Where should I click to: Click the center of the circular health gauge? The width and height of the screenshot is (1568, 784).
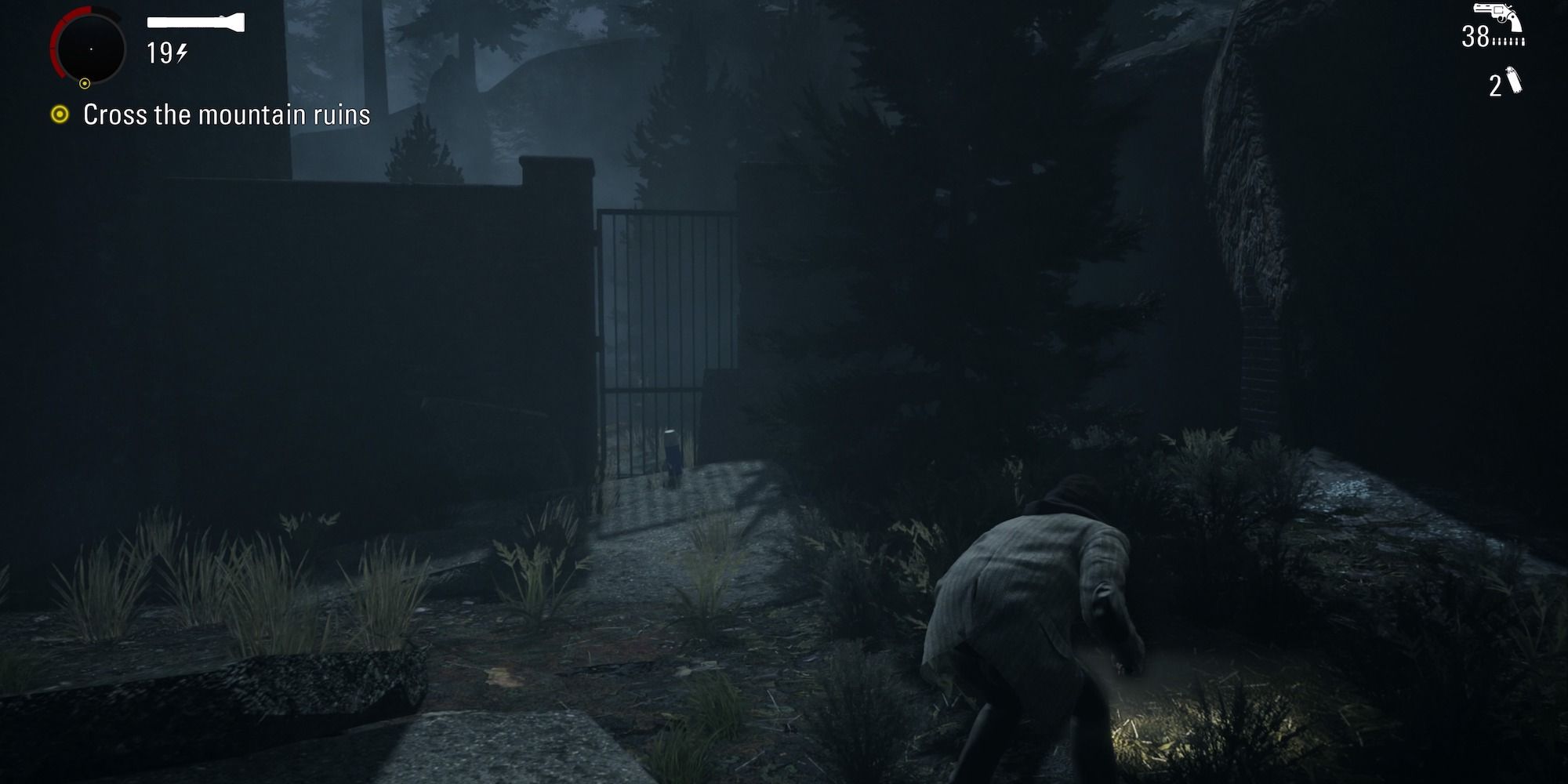click(93, 49)
